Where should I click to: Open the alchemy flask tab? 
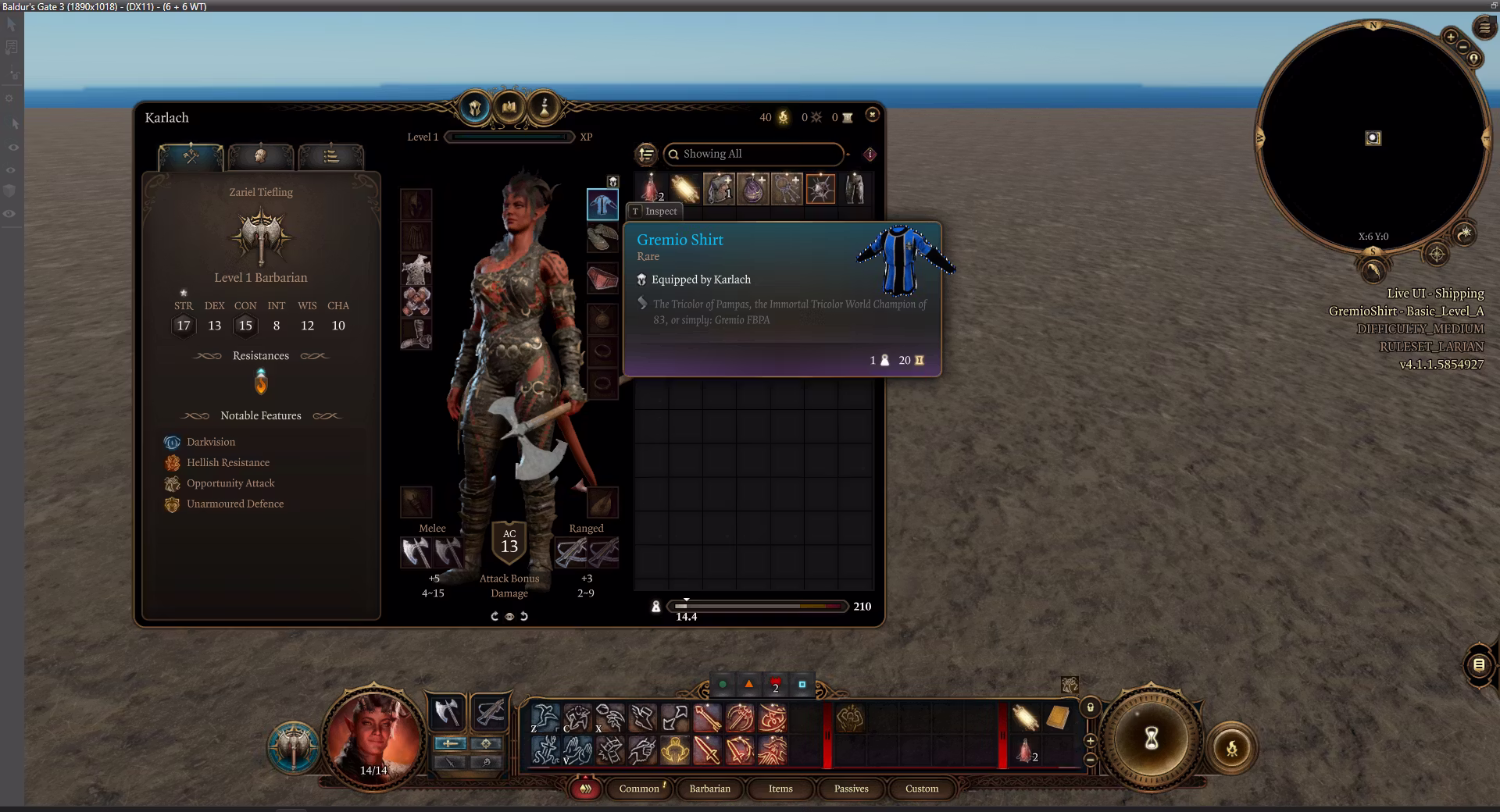[x=545, y=107]
